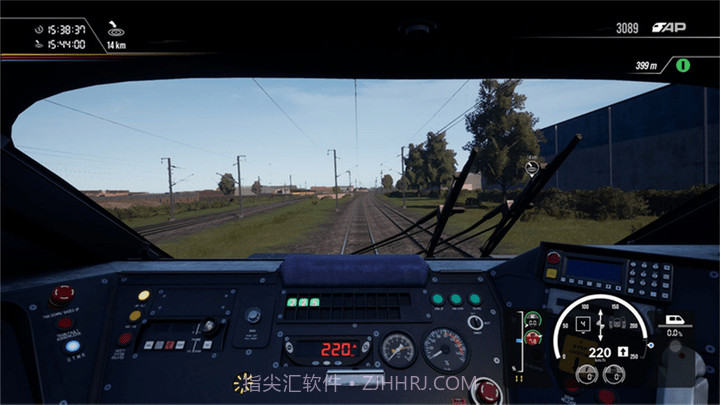720x405 pixels.
Task: Select the white up-arrow speed limit icon
Action: pos(621,353)
